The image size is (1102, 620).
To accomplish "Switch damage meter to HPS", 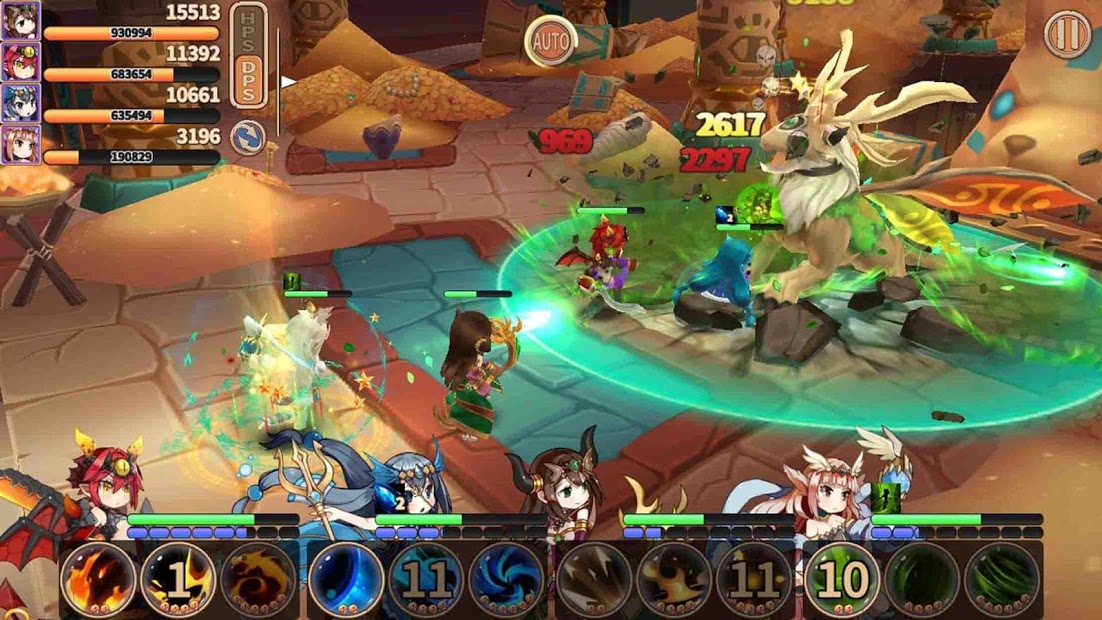I will tap(248, 30).
